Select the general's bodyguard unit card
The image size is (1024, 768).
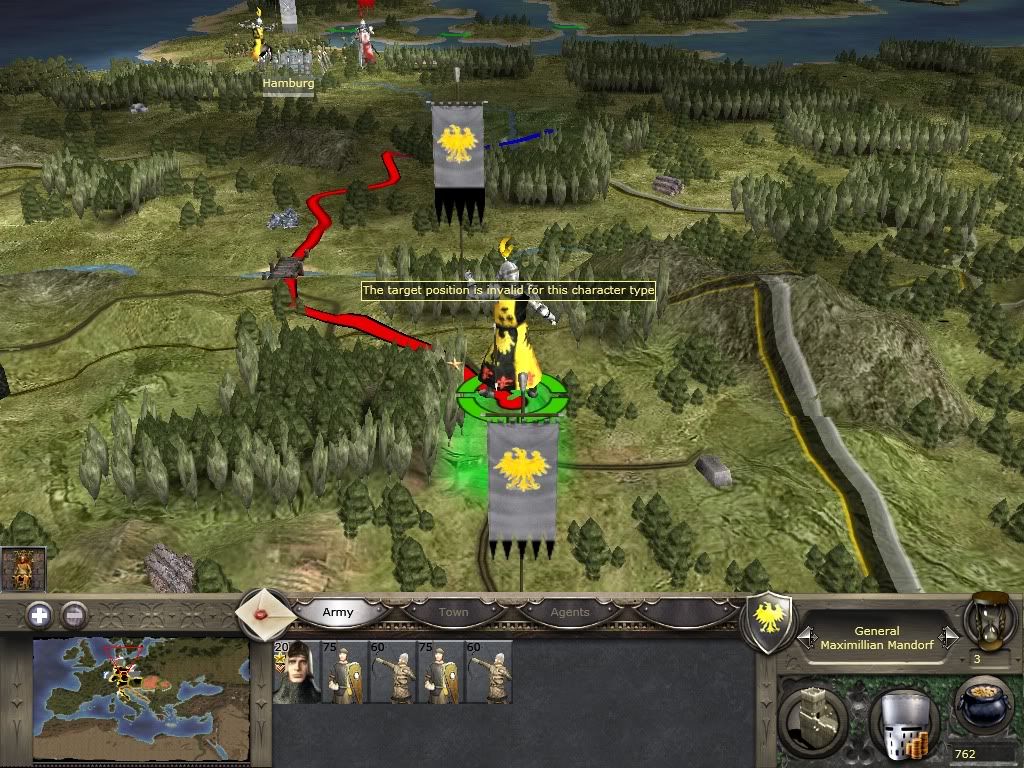tap(297, 672)
